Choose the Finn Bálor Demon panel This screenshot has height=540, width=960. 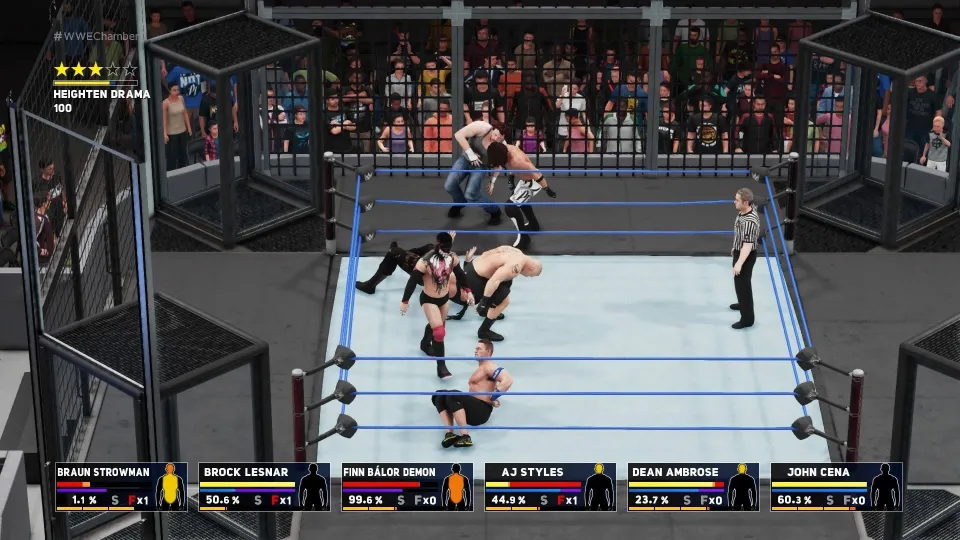pos(407,487)
